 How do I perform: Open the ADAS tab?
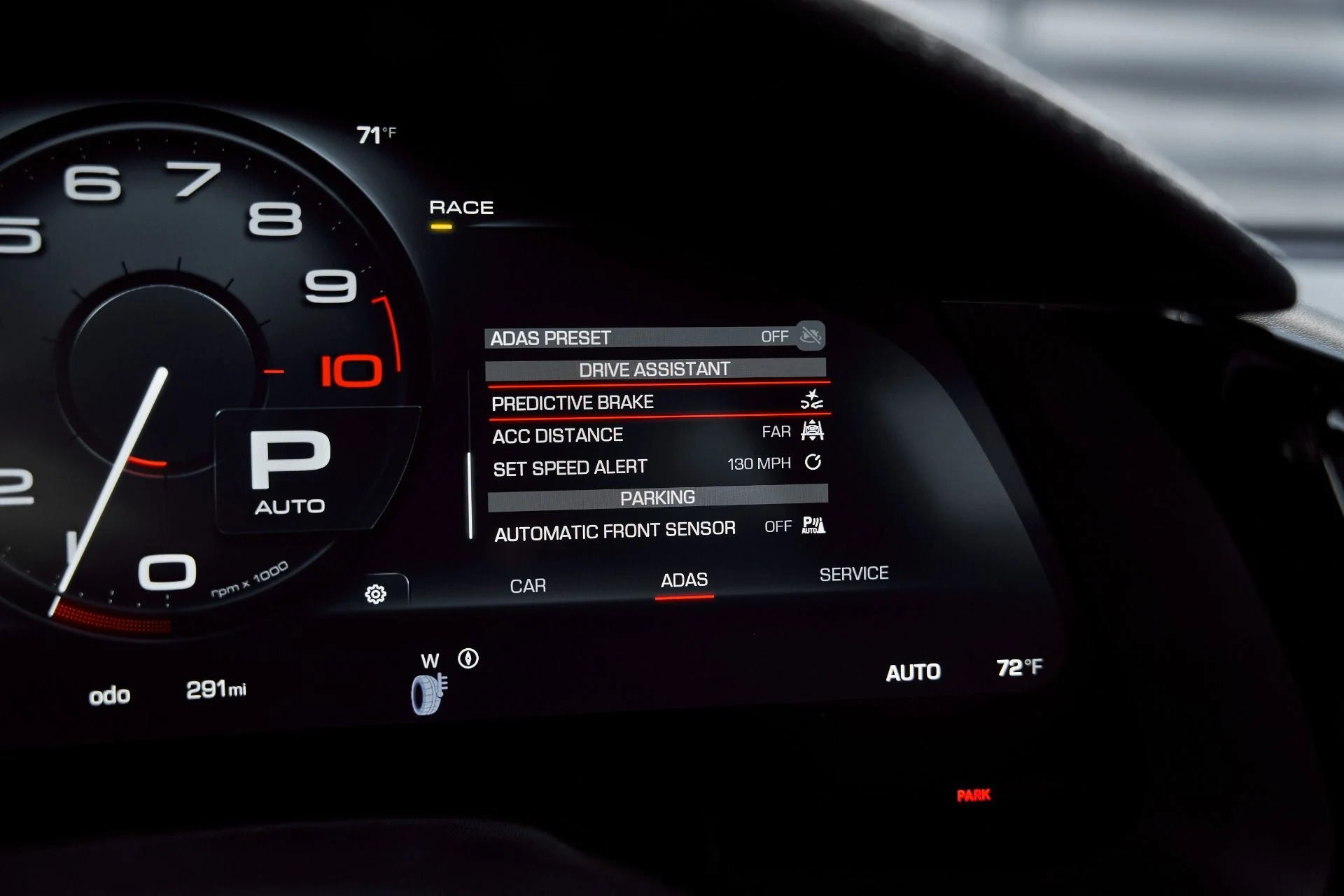pyautogui.click(x=684, y=580)
